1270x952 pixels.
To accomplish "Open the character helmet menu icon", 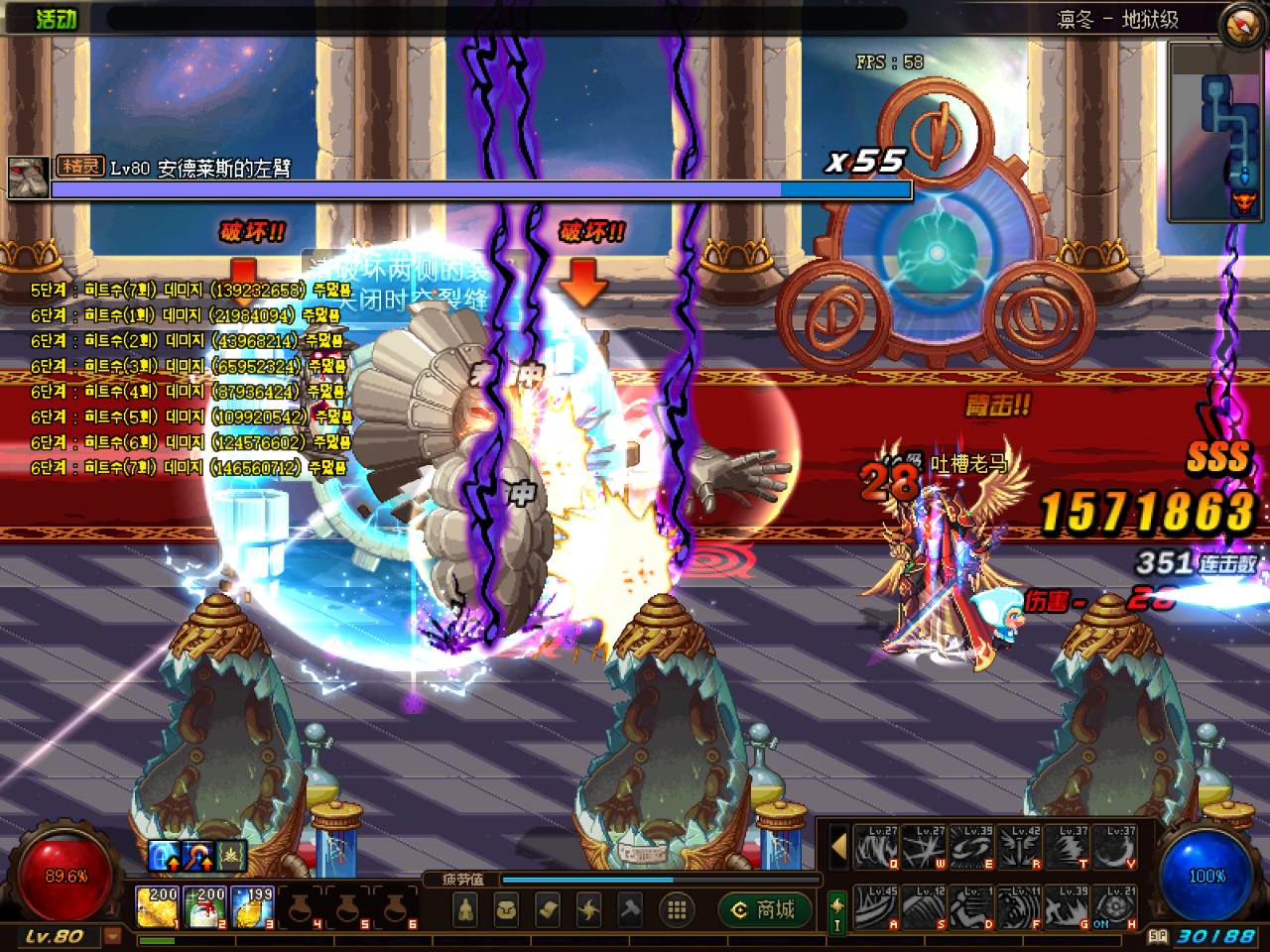I will (464, 909).
